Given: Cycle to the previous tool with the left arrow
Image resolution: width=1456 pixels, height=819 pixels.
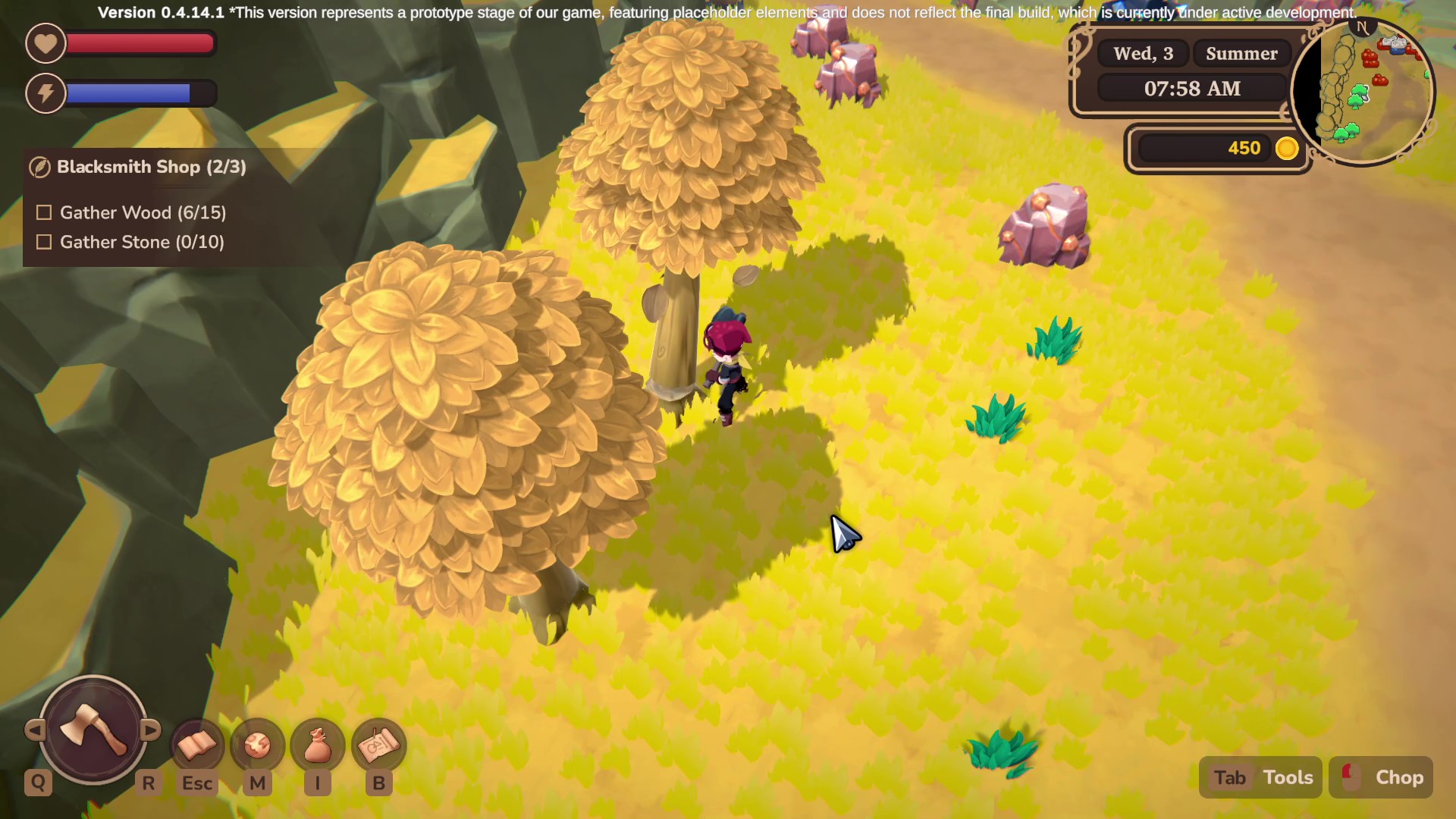Looking at the screenshot, I should point(35,730).
